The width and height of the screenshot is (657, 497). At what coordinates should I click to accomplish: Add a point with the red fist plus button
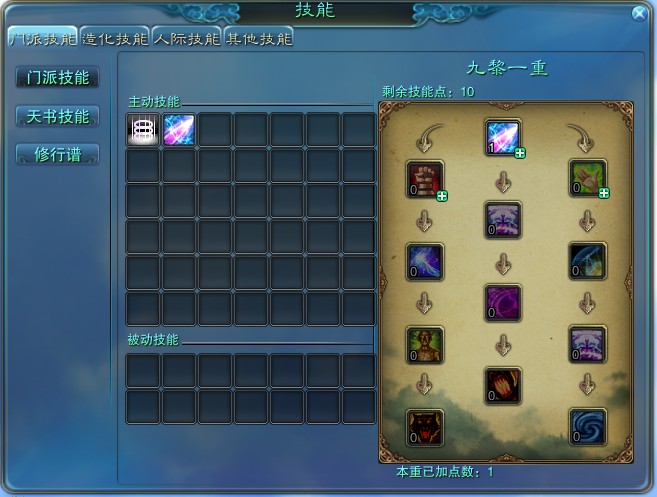[442, 196]
